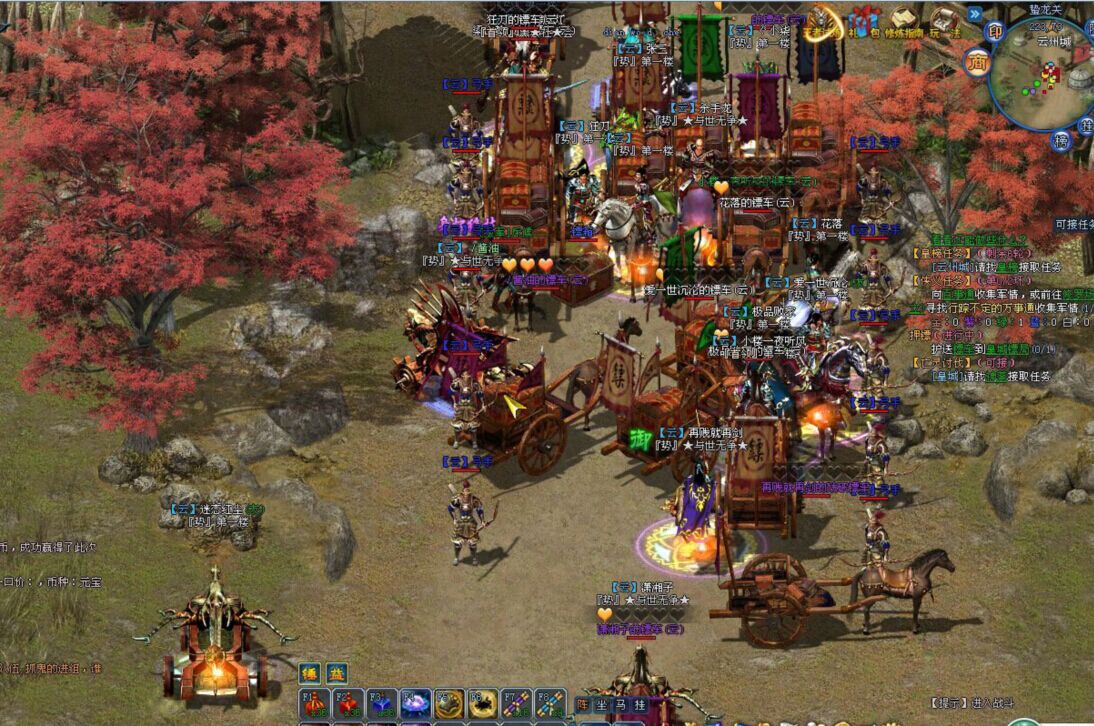This screenshot has width=1094, height=726.
Task: Toggle the 阵 formation button
Action: click(x=582, y=703)
